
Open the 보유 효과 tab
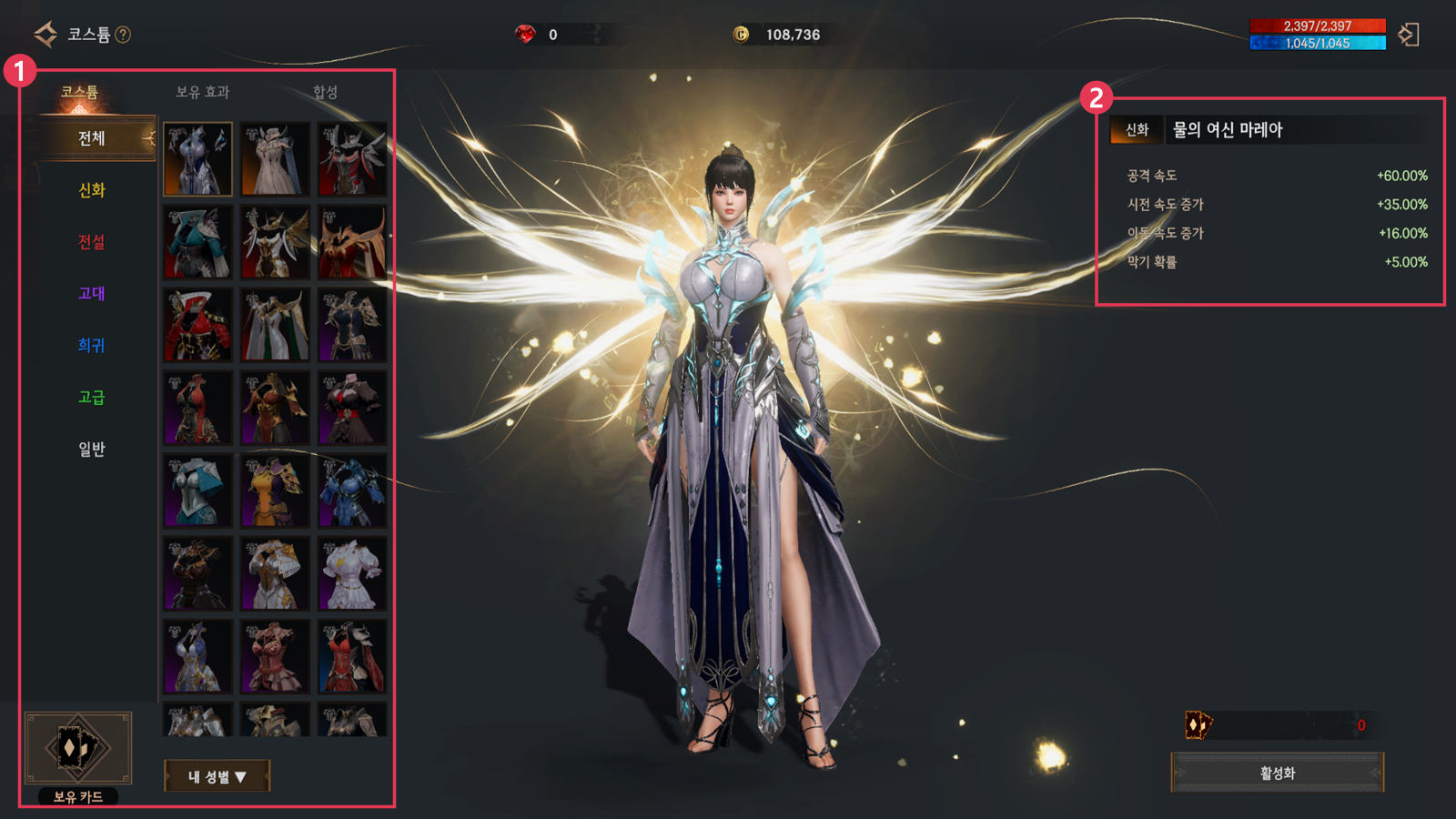coord(202,92)
